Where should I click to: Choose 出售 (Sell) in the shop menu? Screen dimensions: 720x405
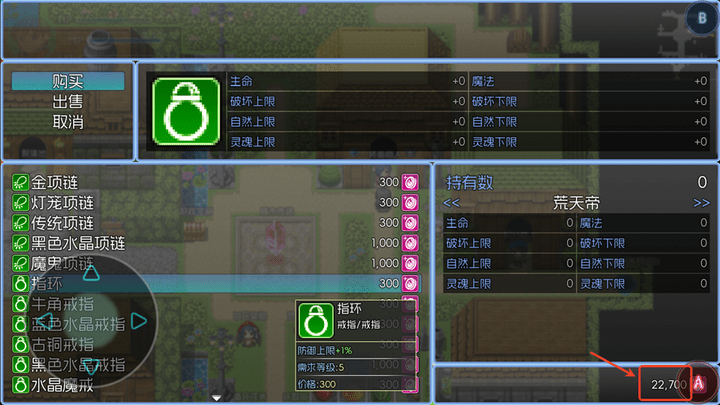68,101
